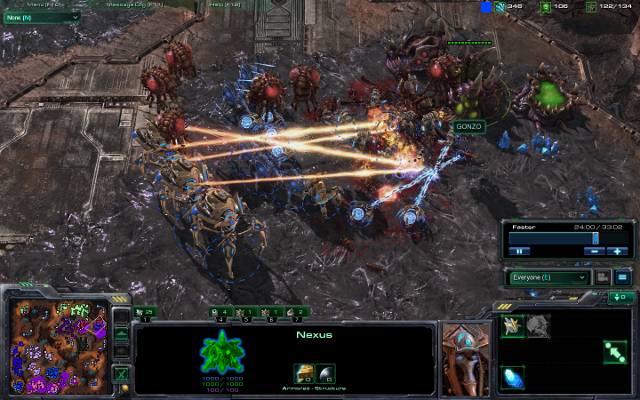Click the set rally point command
This screenshot has width=640, height=400.
point(614,351)
